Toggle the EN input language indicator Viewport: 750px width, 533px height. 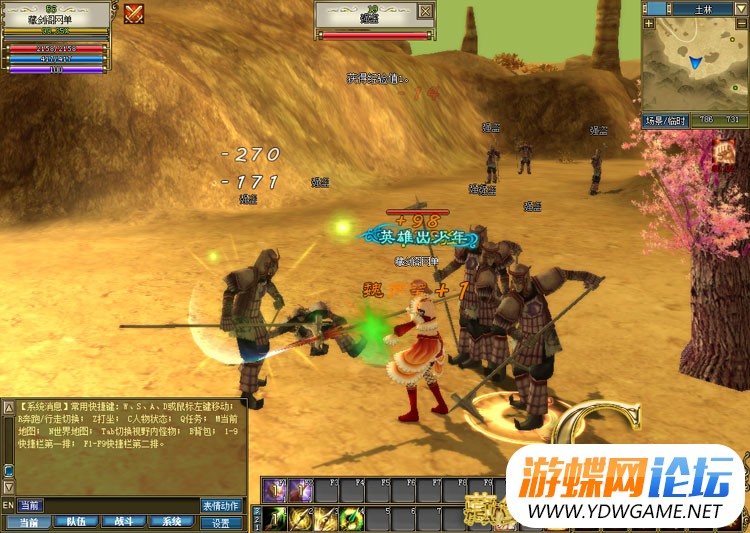(8, 505)
